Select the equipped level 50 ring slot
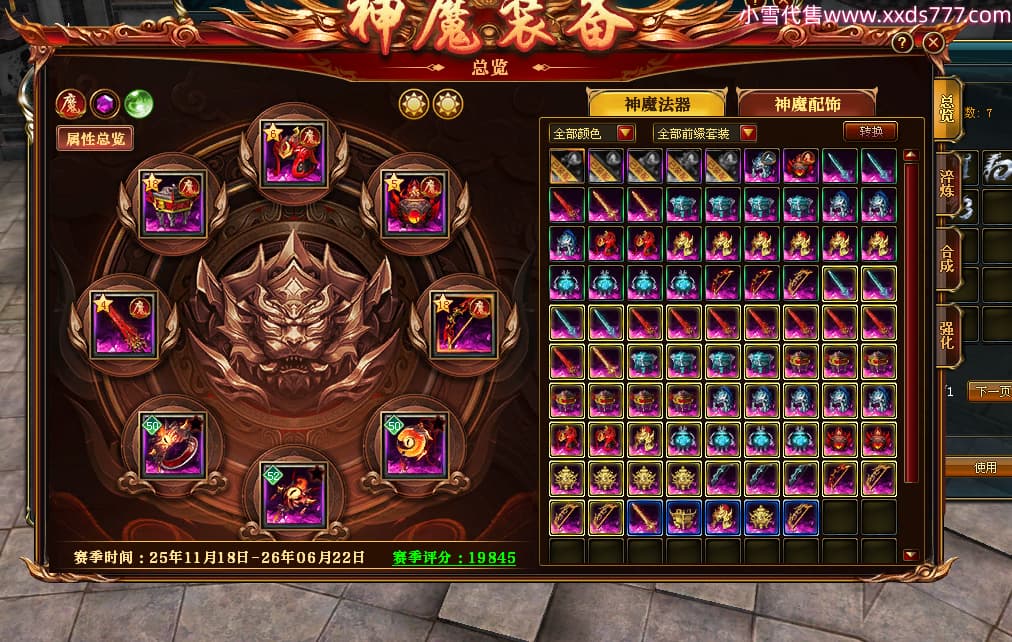The height and width of the screenshot is (642, 1012). (174, 445)
